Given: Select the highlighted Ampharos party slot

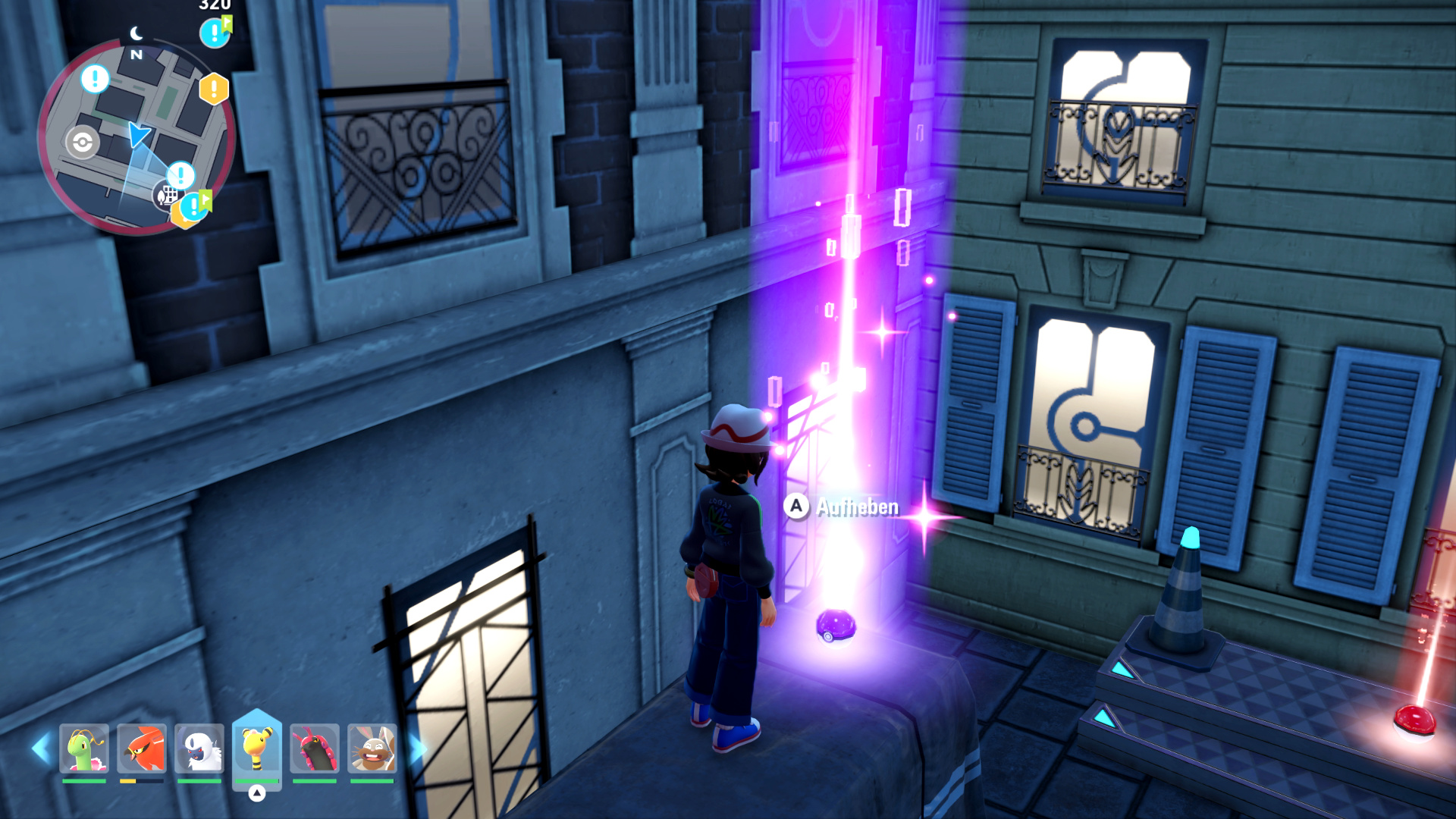Looking at the screenshot, I should (257, 749).
